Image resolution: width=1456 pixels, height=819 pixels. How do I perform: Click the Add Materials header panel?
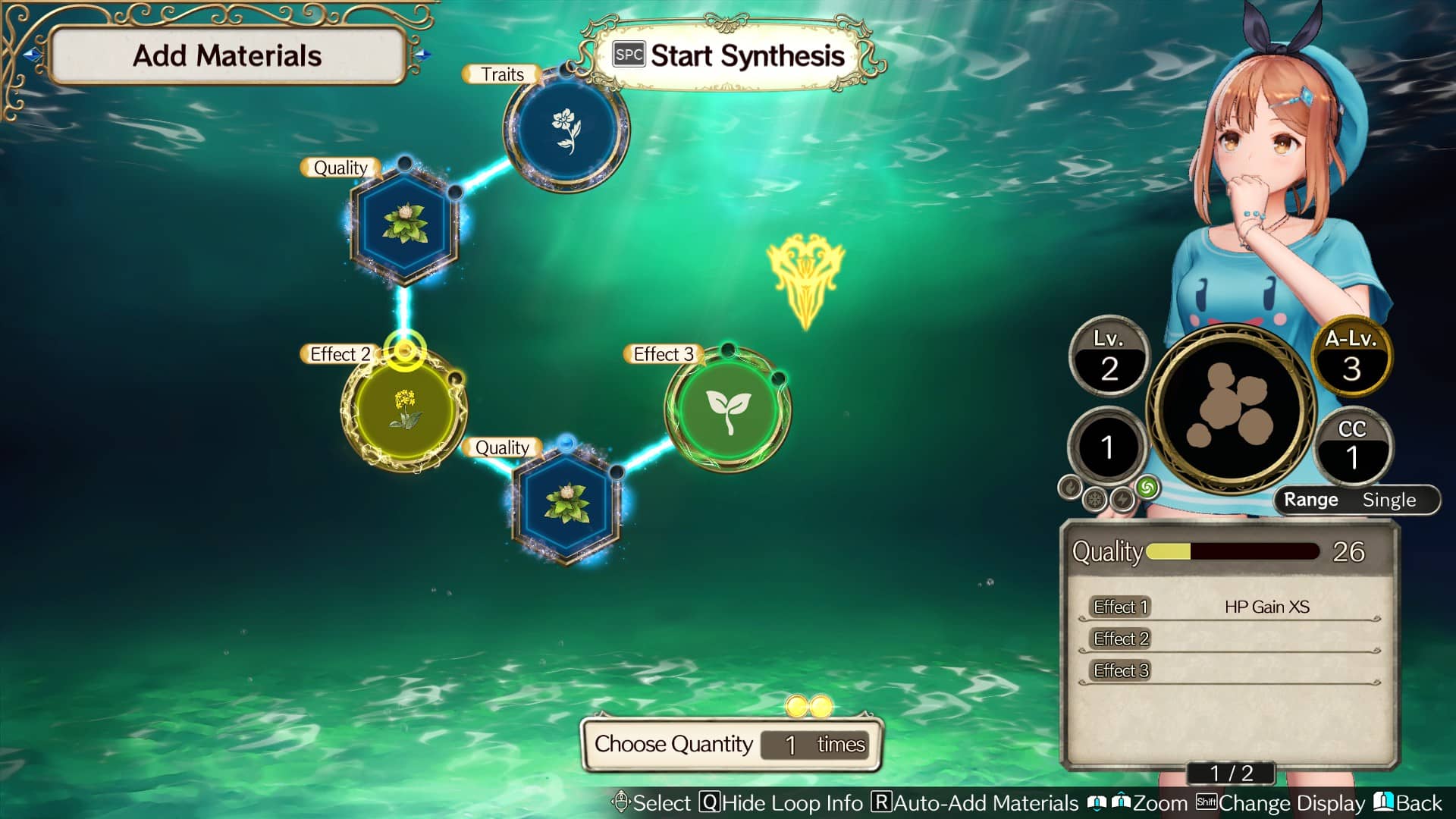tap(227, 56)
